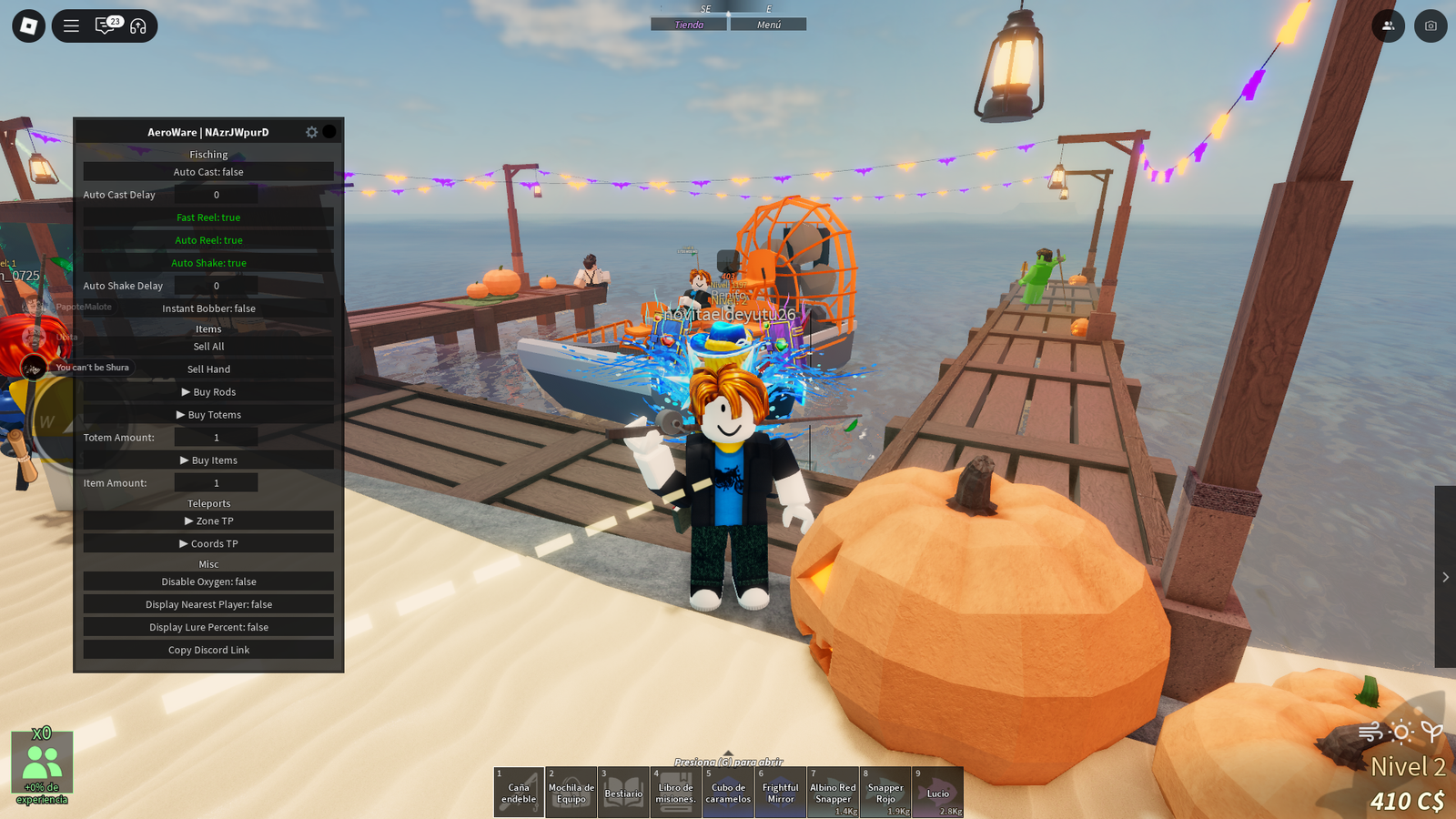Image resolution: width=1456 pixels, height=819 pixels.
Task: Open the Tienda shop tab
Action: (689, 25)
